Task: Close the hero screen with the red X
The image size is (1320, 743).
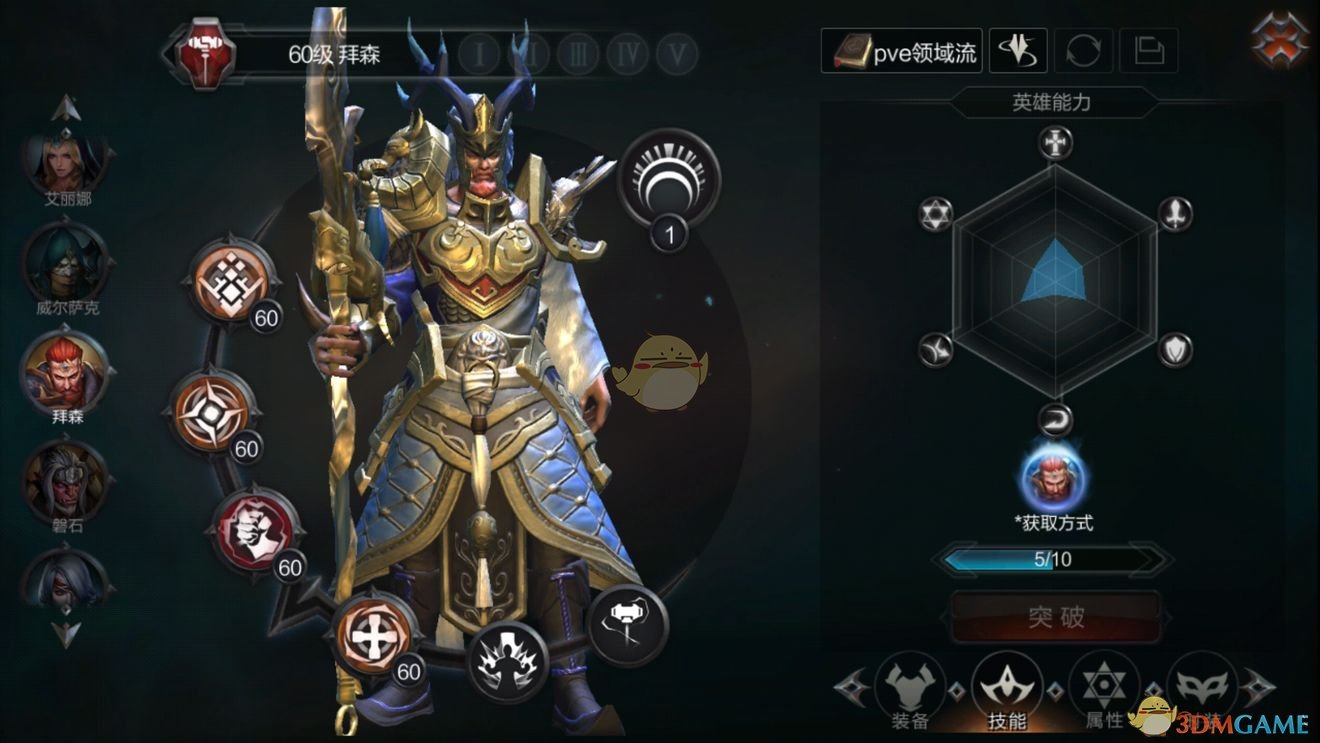Action: tap(1281, 40)
